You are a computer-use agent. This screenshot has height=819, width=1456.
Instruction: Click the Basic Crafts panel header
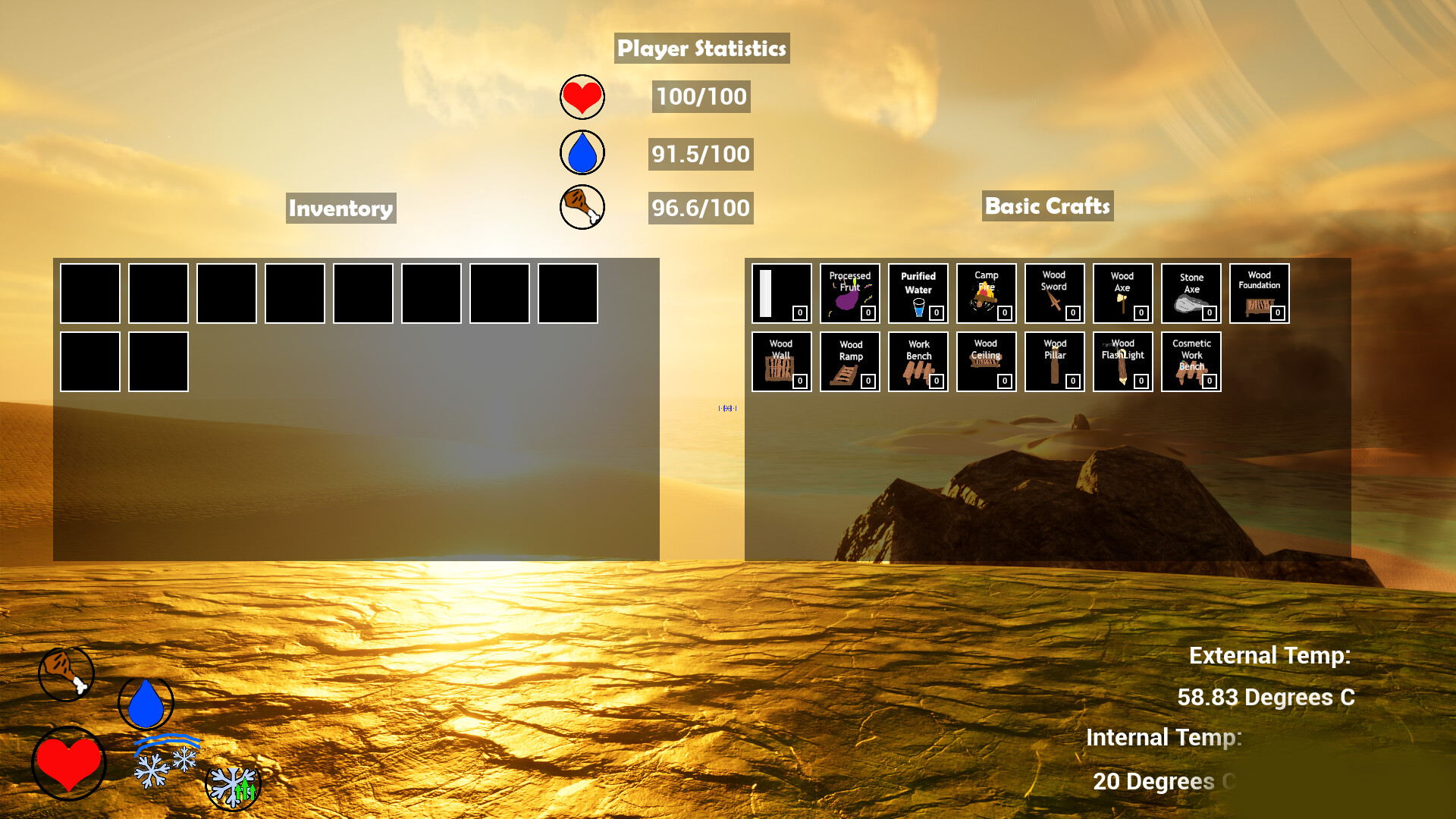1047,206
